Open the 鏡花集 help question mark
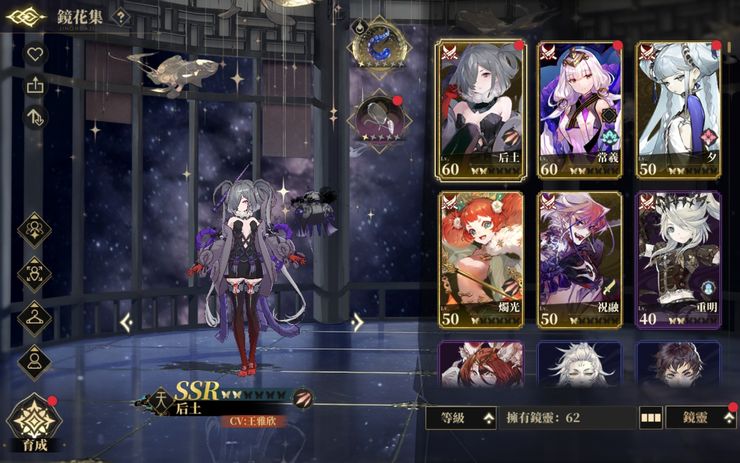Image resolution: width=740 pixels, height=463 pixels. tap(119, 17)
